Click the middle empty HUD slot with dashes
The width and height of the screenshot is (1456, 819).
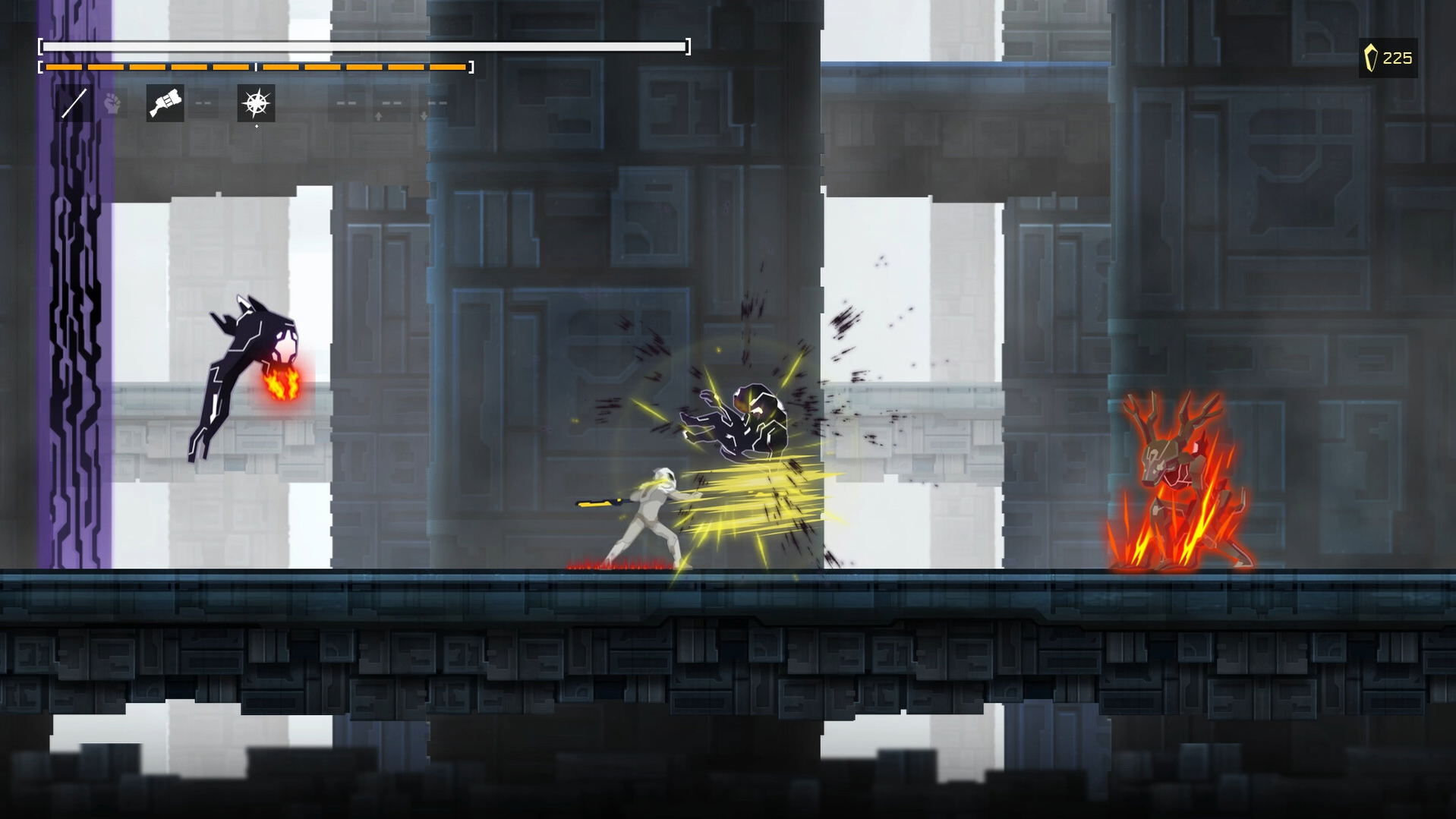click(x=389, y=102)
